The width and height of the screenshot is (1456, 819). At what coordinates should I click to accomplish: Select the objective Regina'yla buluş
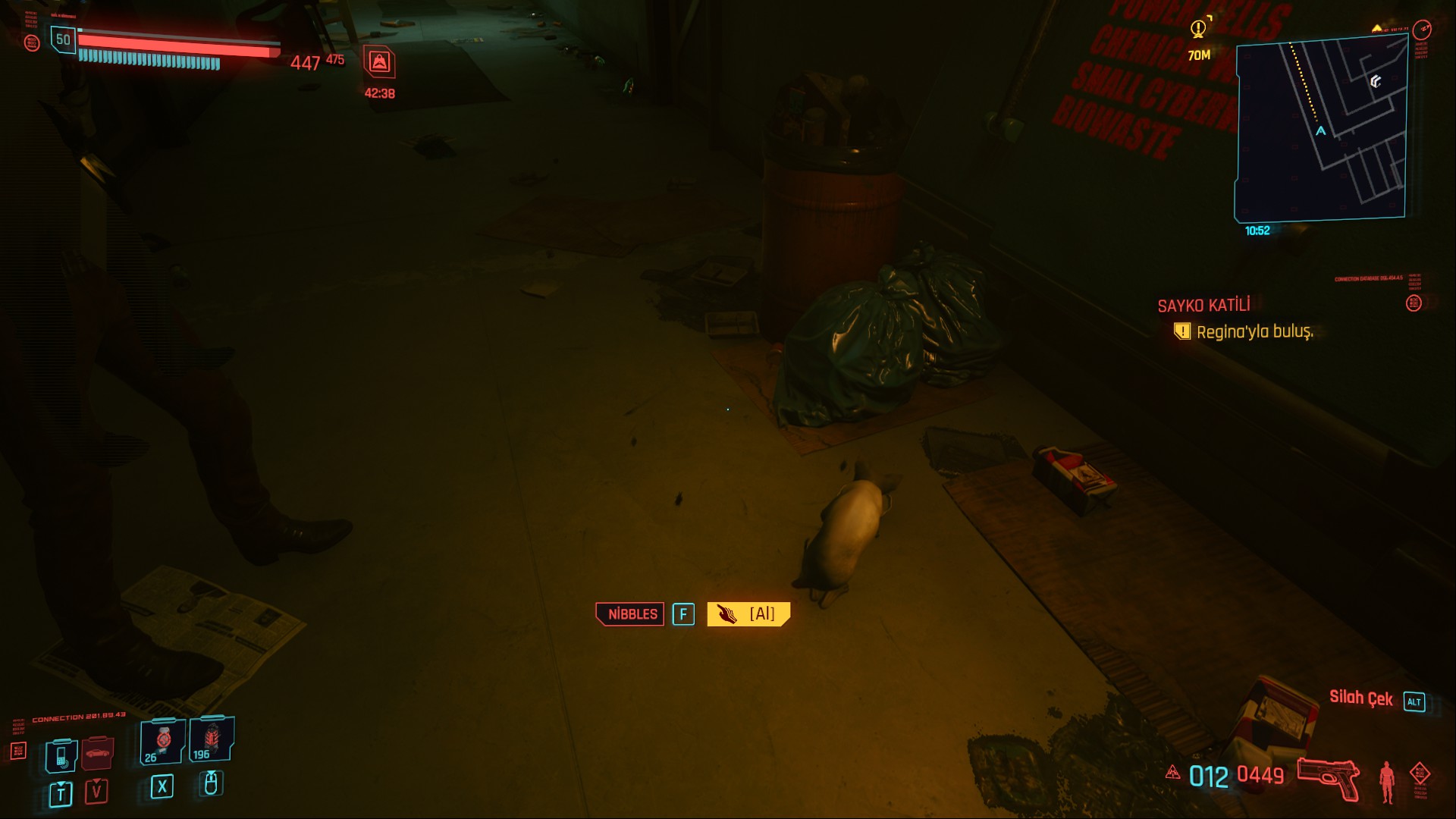[x=1254, y=332]
